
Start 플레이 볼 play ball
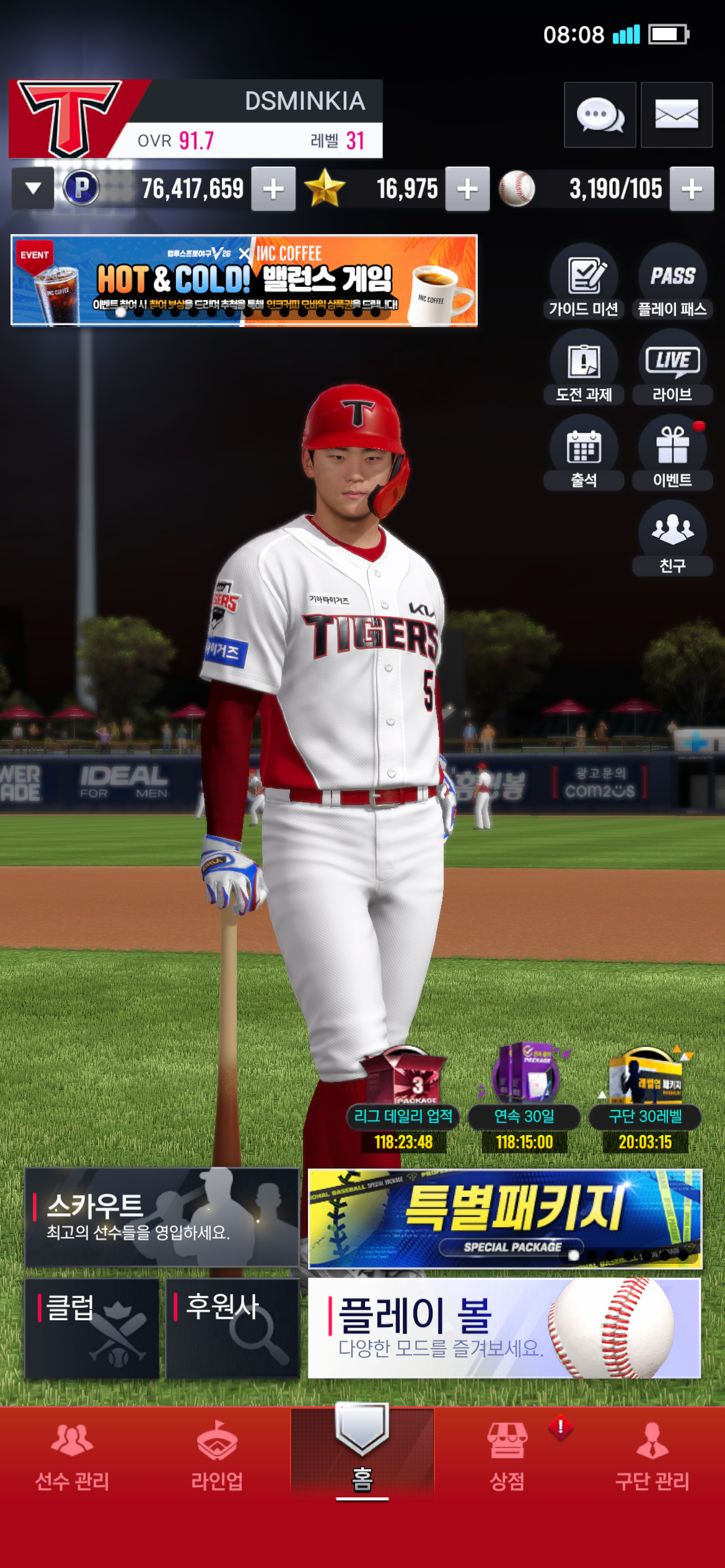pyautogui.click(x=504, y=1328)
